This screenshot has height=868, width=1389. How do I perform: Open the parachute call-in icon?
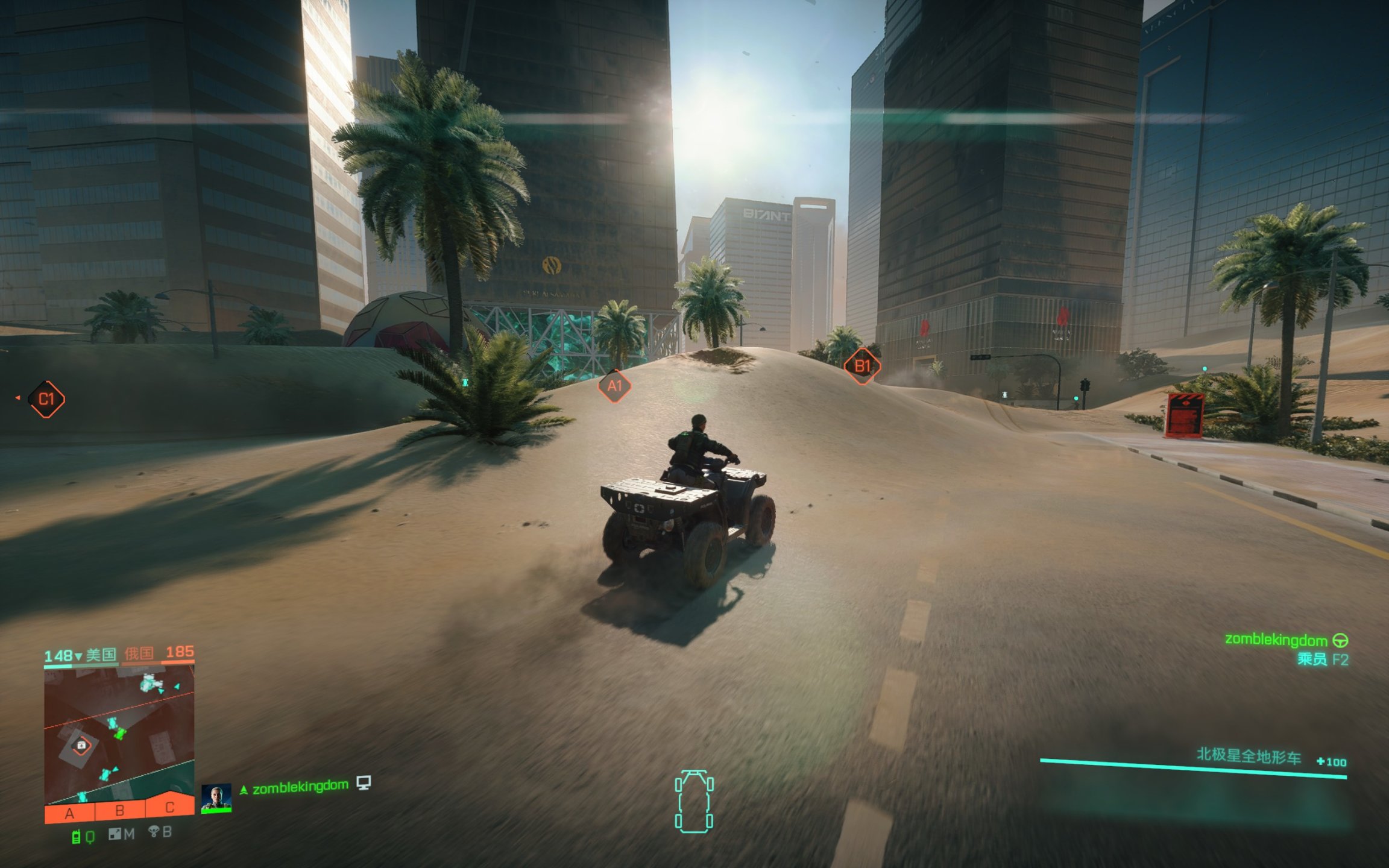[x=154, y=832]
